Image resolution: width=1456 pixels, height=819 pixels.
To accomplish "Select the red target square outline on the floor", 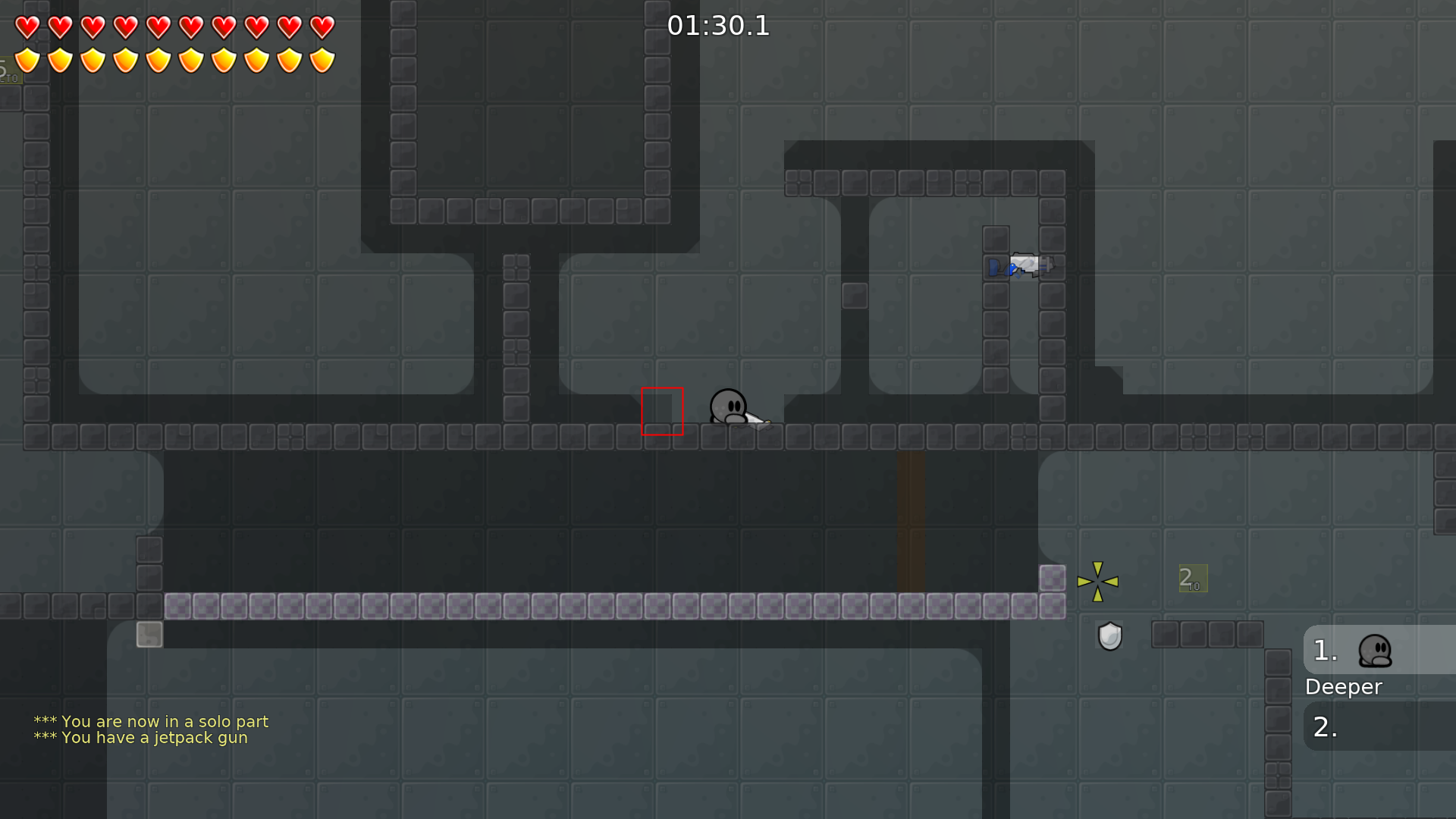I will tap(663, 412).
